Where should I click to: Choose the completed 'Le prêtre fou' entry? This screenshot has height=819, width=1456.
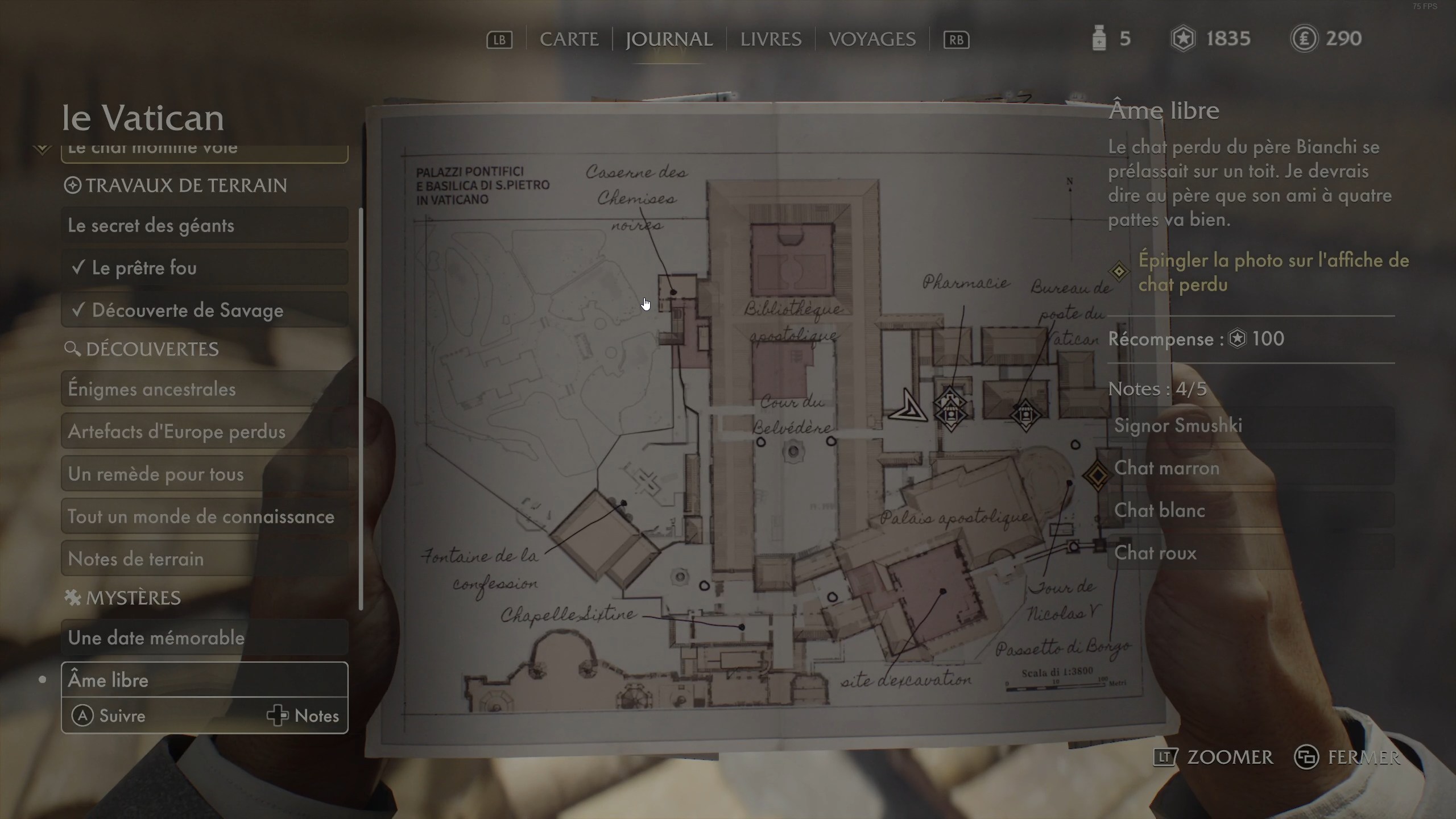(205, 267)
